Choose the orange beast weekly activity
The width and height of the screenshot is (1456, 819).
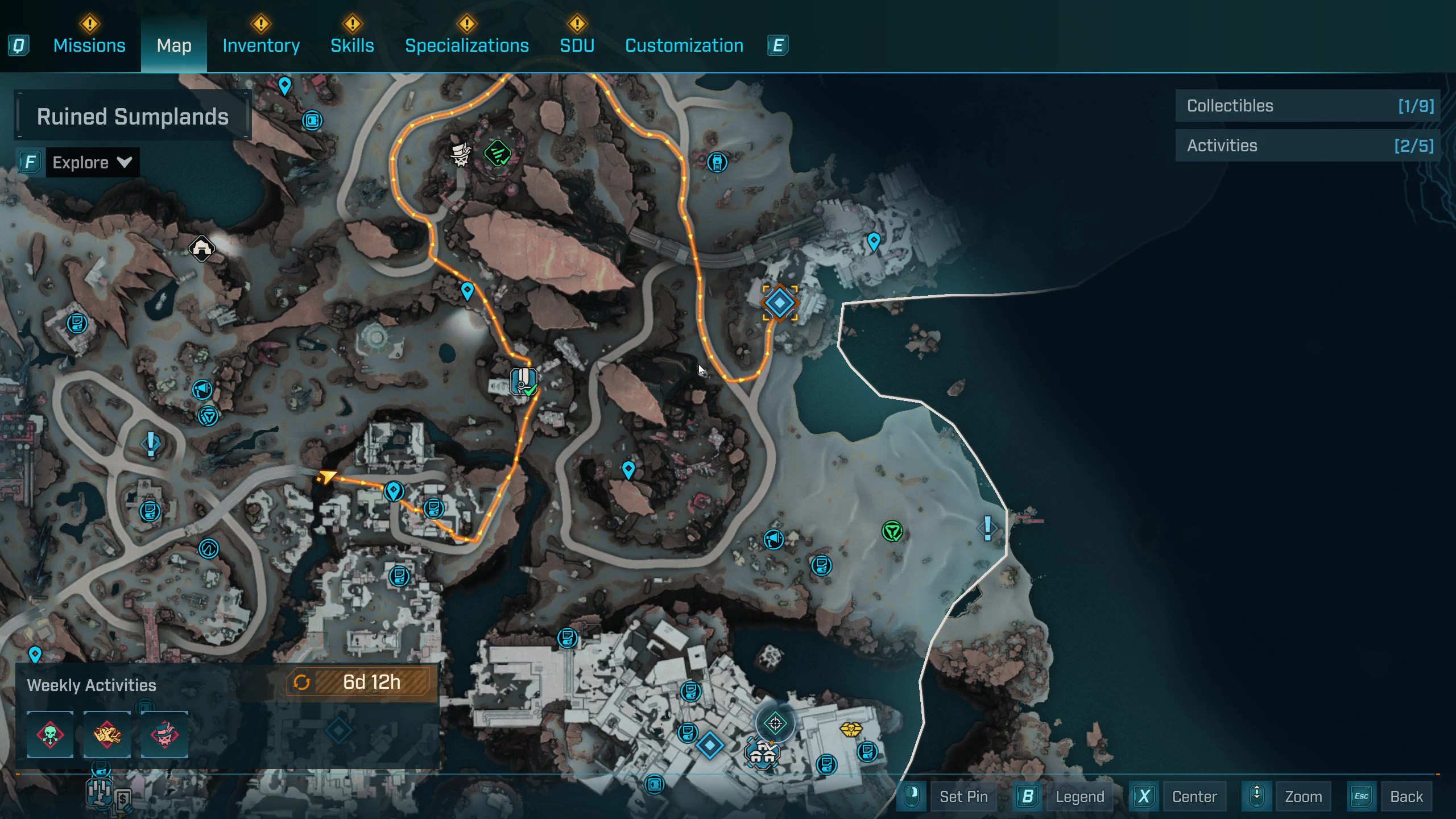pos(107,734)
